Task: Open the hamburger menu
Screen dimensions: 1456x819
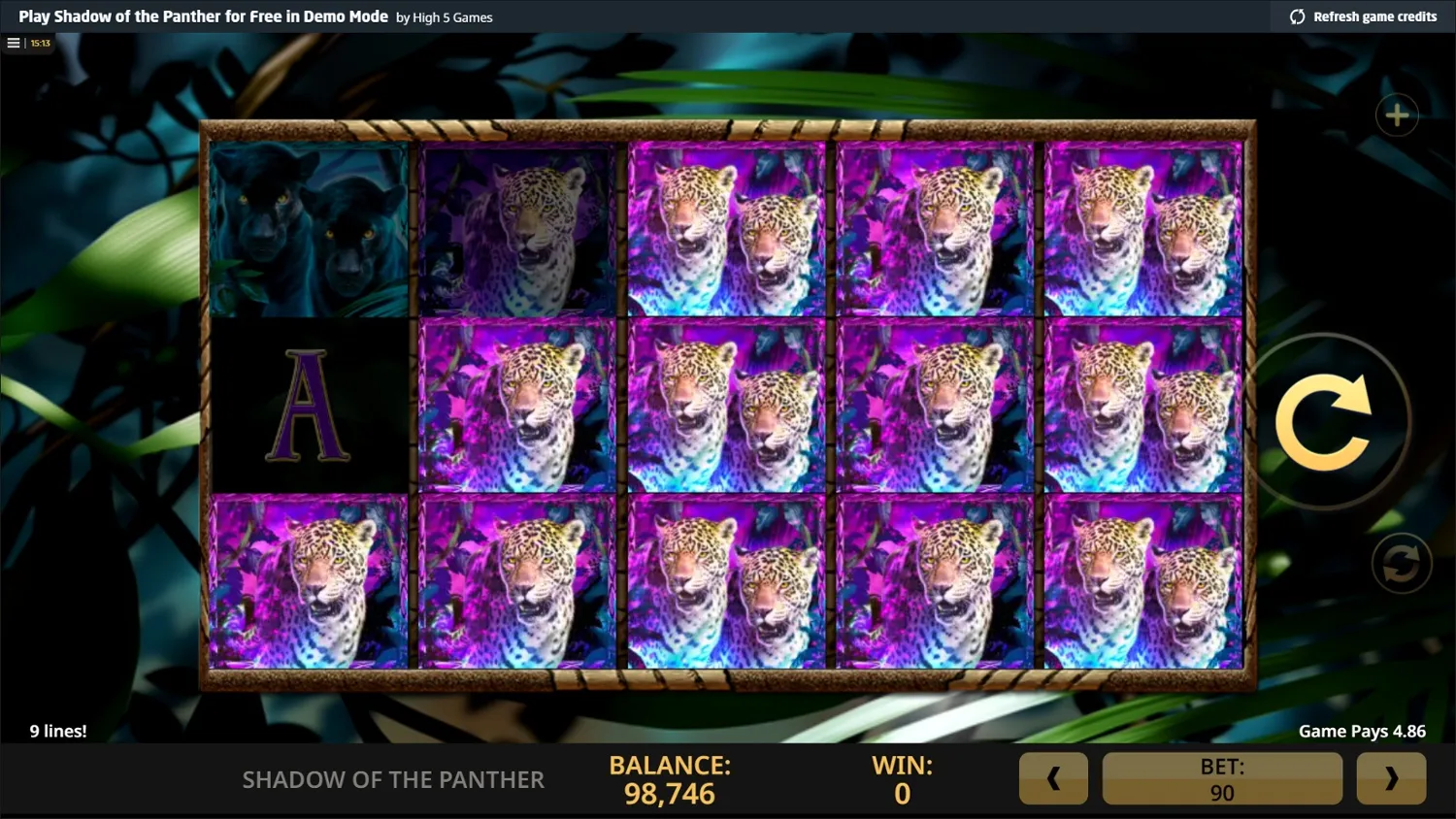Action: pos(13,42)
